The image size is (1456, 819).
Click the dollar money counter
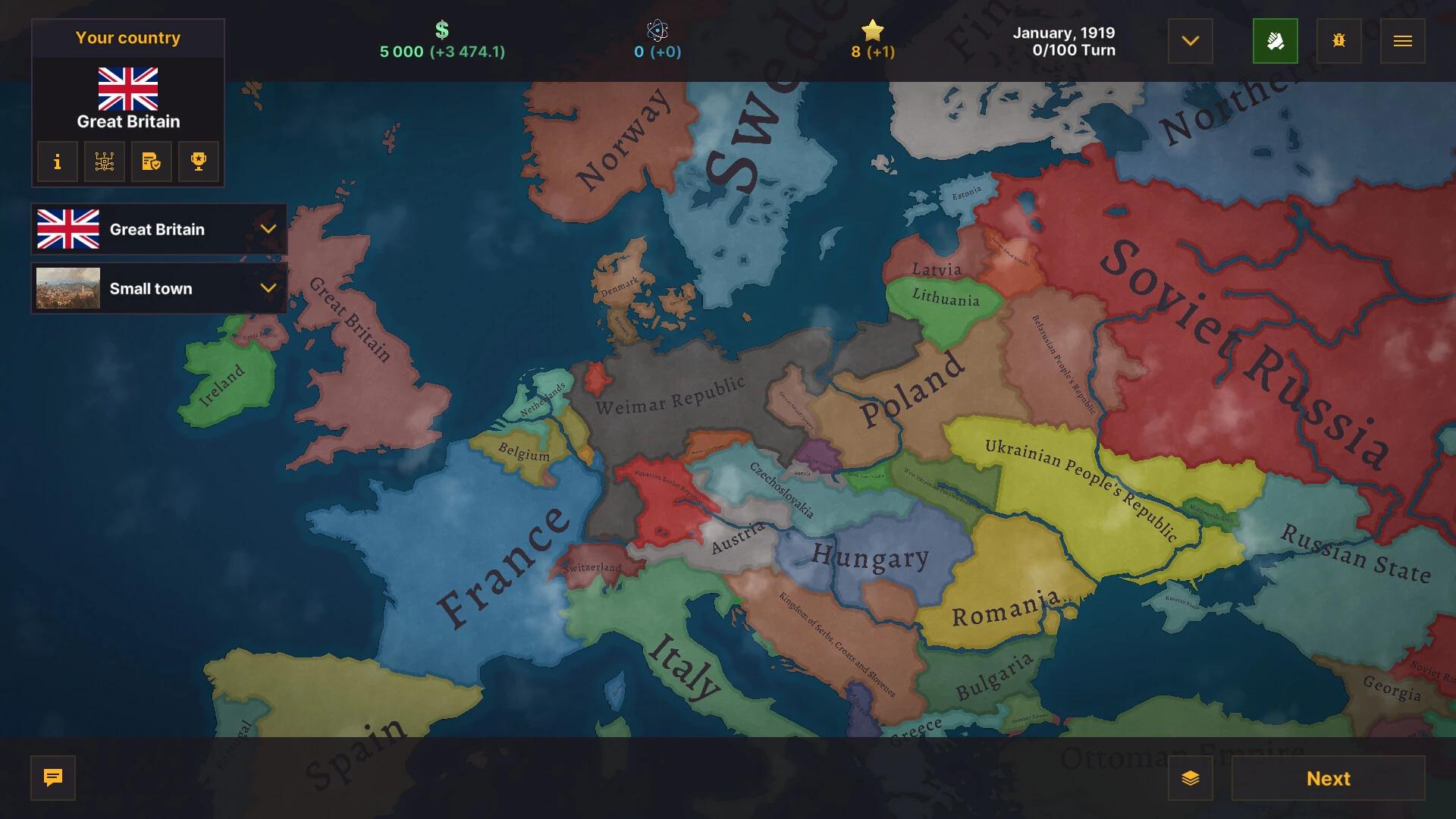pyautogui.click(x=441, y=41)
